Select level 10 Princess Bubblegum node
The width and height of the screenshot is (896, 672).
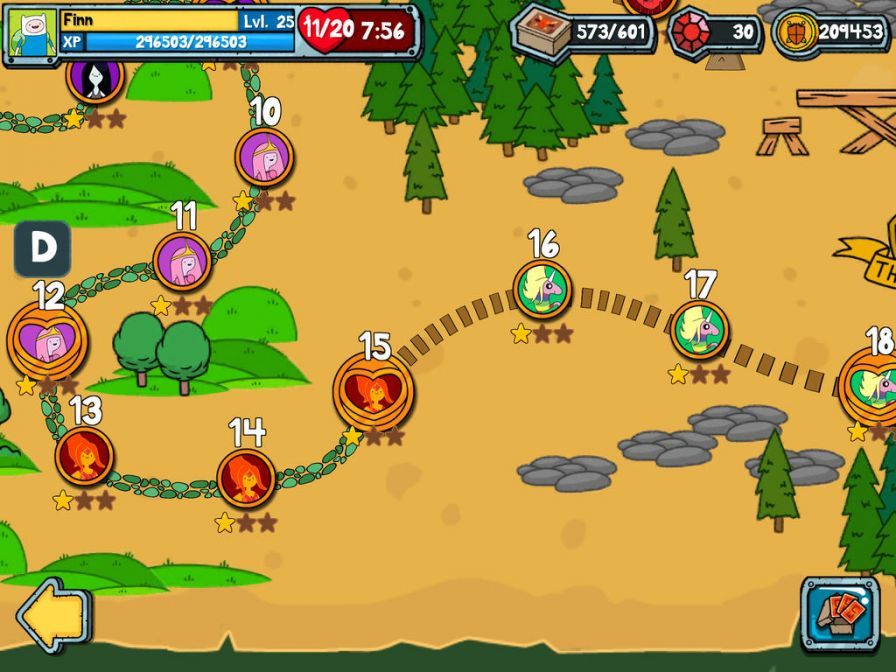pyautogui.click(x=264, y=157)
